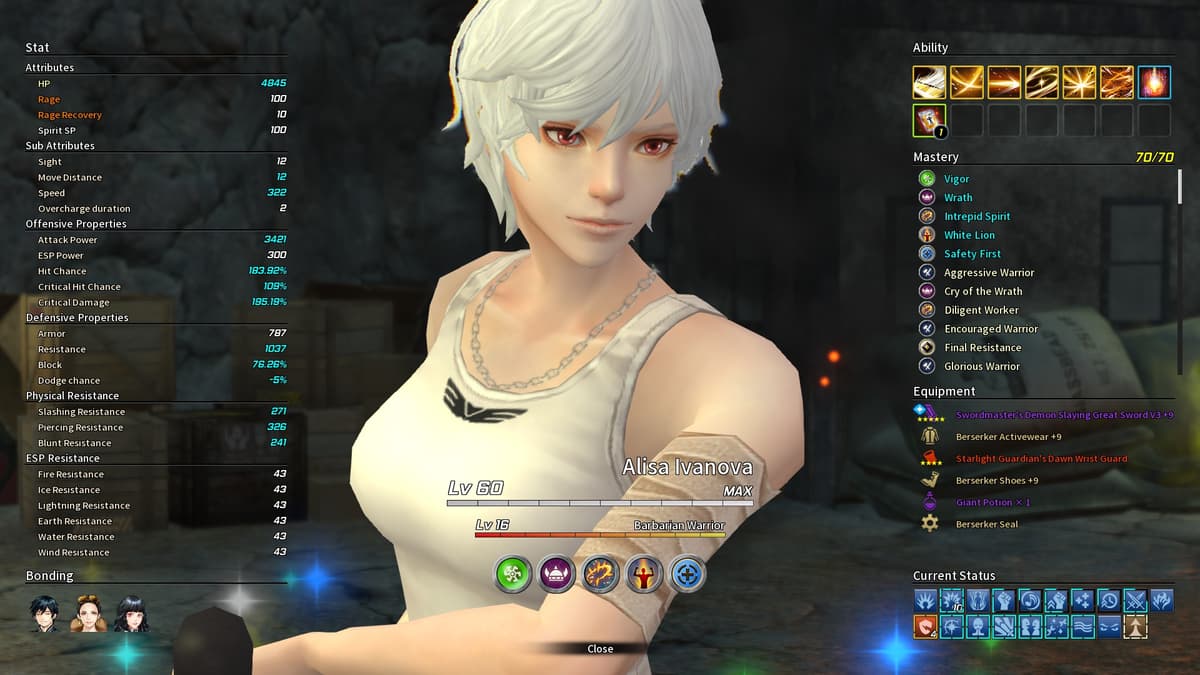
Task: Select the Berserker Shoes +9 row
Action: click(997, 481)
